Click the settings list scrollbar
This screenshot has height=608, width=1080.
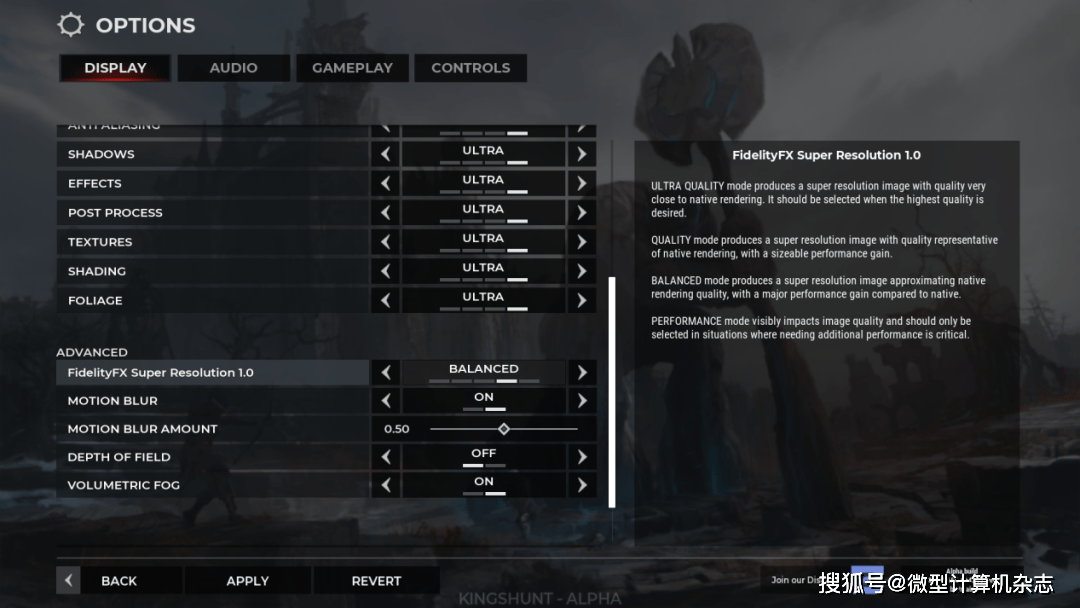pyautogui.click(x=612, y=392)
